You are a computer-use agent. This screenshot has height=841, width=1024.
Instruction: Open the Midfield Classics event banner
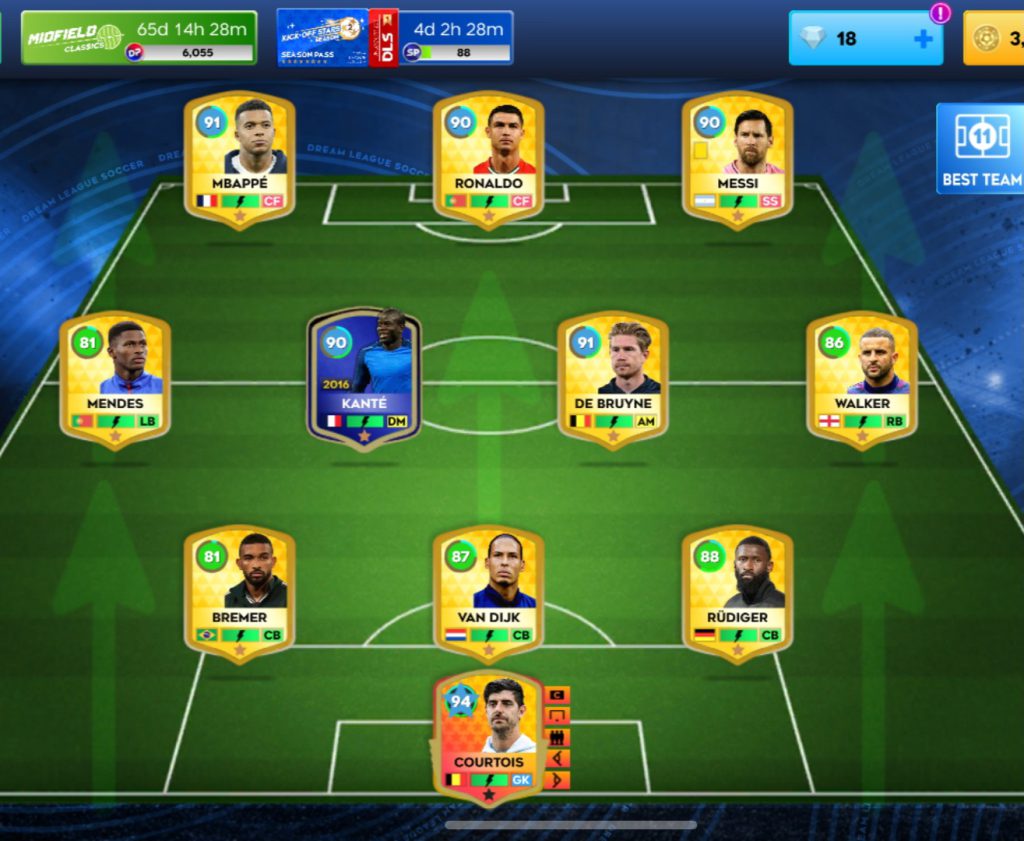click(x=139, y=38)
